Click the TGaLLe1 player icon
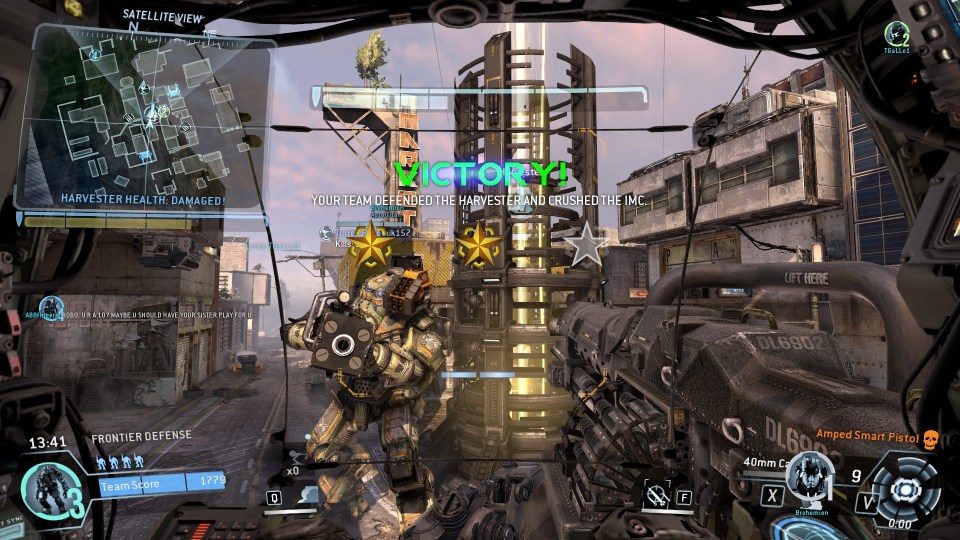Viewport: 960px width, 540px height. coord(896,32)
